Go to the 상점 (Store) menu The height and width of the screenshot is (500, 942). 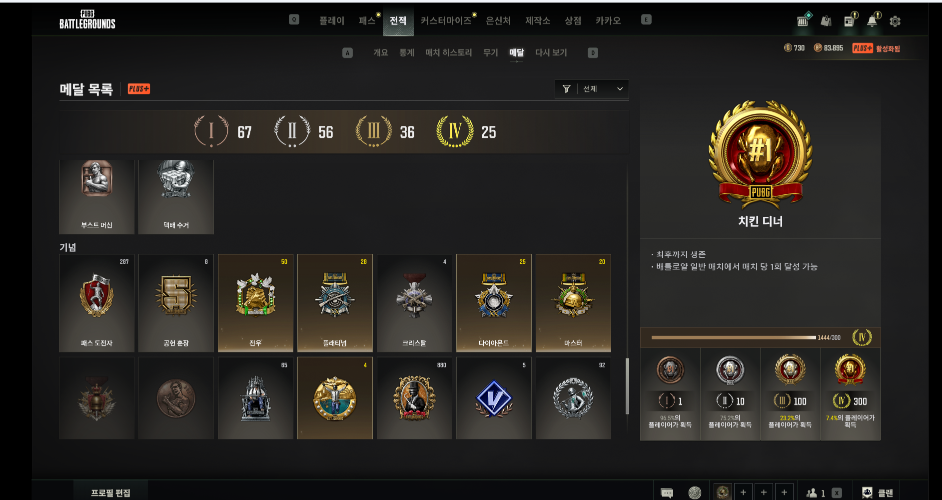pos(573,20)
